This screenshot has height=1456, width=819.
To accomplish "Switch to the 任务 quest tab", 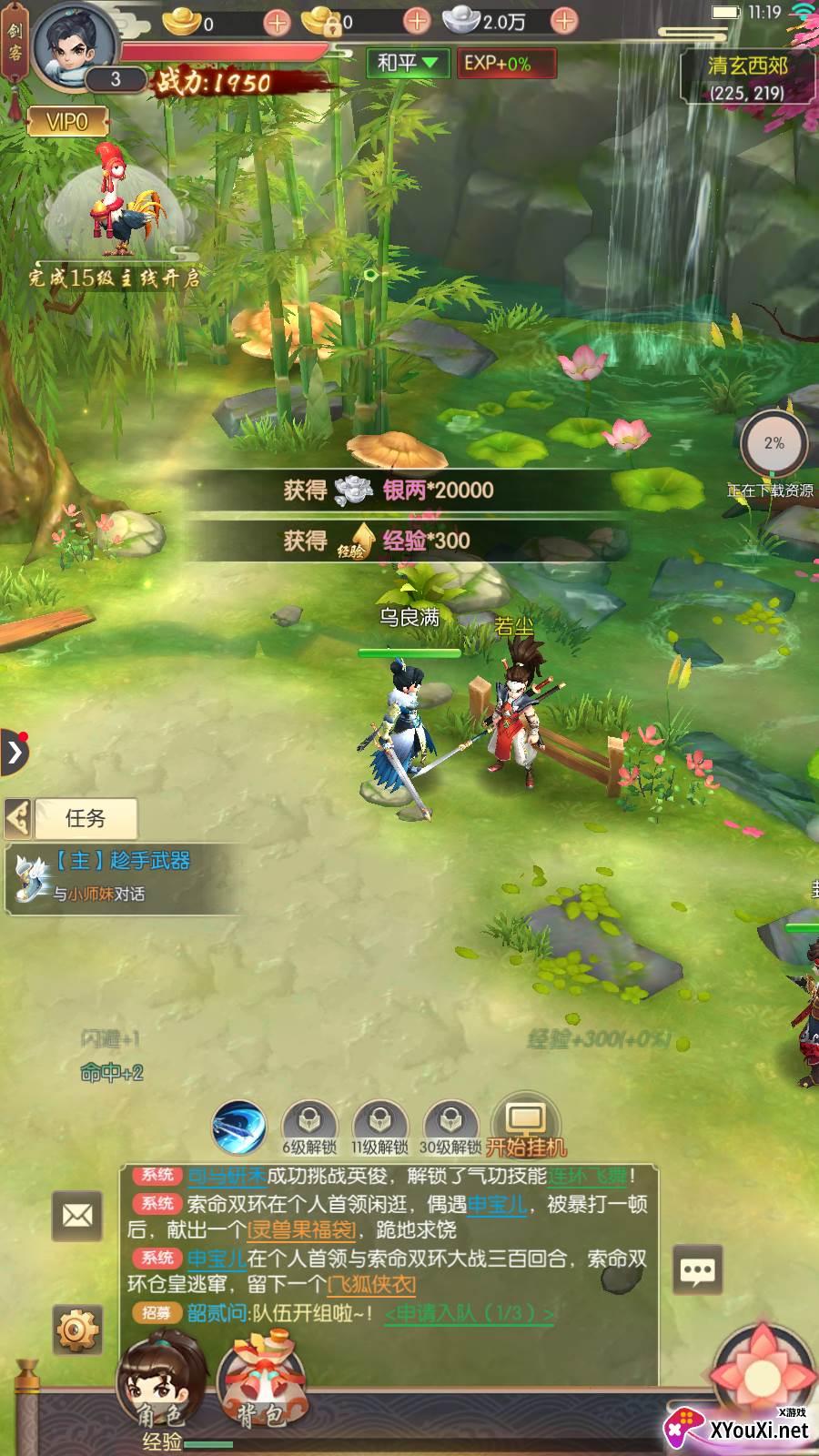I will coord(86,818).
